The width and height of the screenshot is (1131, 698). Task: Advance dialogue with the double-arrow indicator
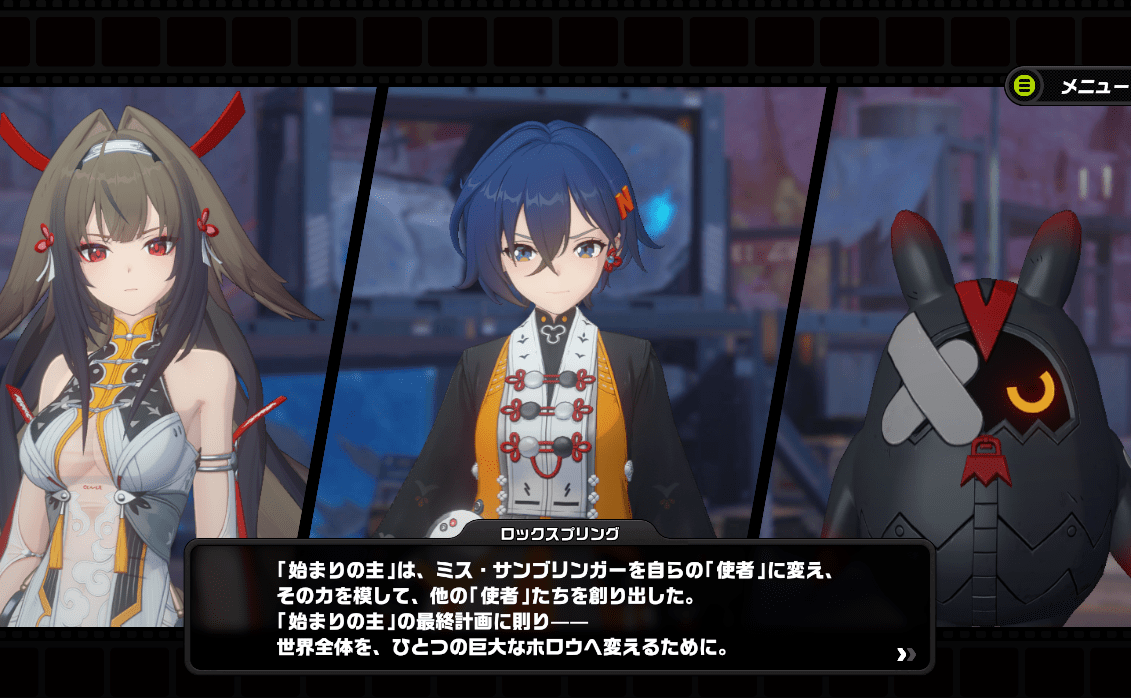pos(905,655)
